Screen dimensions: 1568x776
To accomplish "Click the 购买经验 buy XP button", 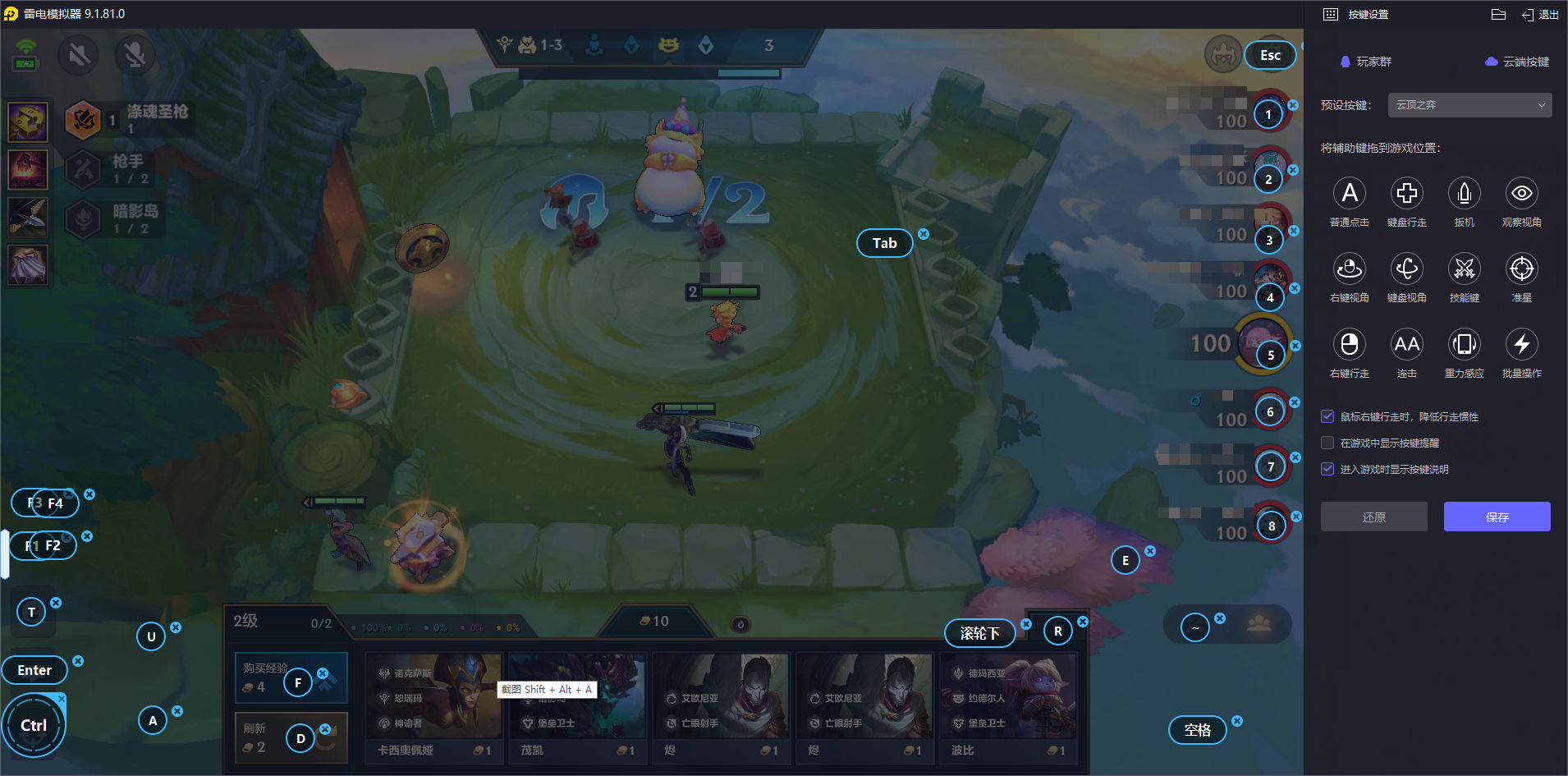I will click(265, 677).
